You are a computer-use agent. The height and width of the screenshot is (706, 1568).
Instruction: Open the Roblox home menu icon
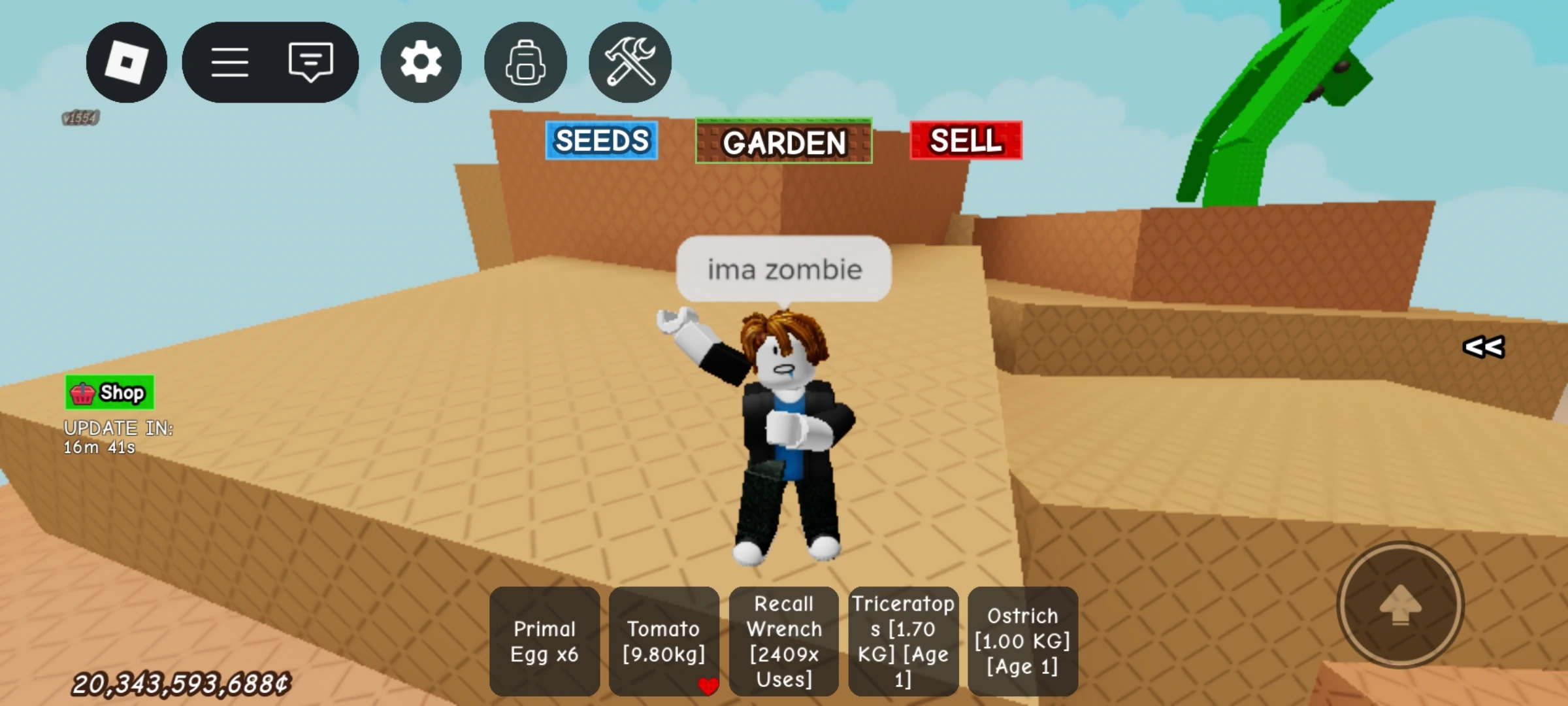[x=126, y=61]
